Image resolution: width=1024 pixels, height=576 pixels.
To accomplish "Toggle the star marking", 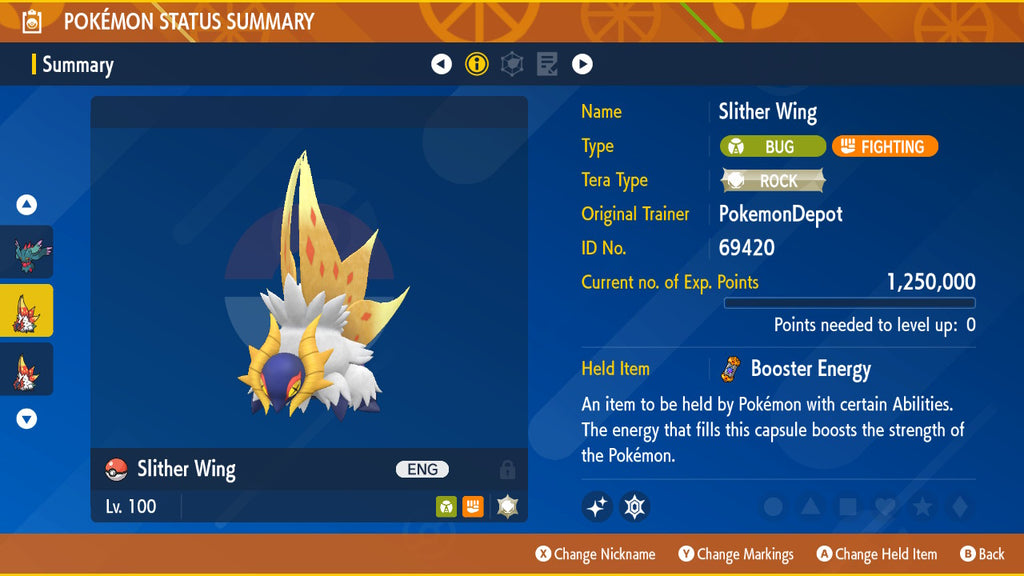I will pyautogui.click(x=922, y=507).
